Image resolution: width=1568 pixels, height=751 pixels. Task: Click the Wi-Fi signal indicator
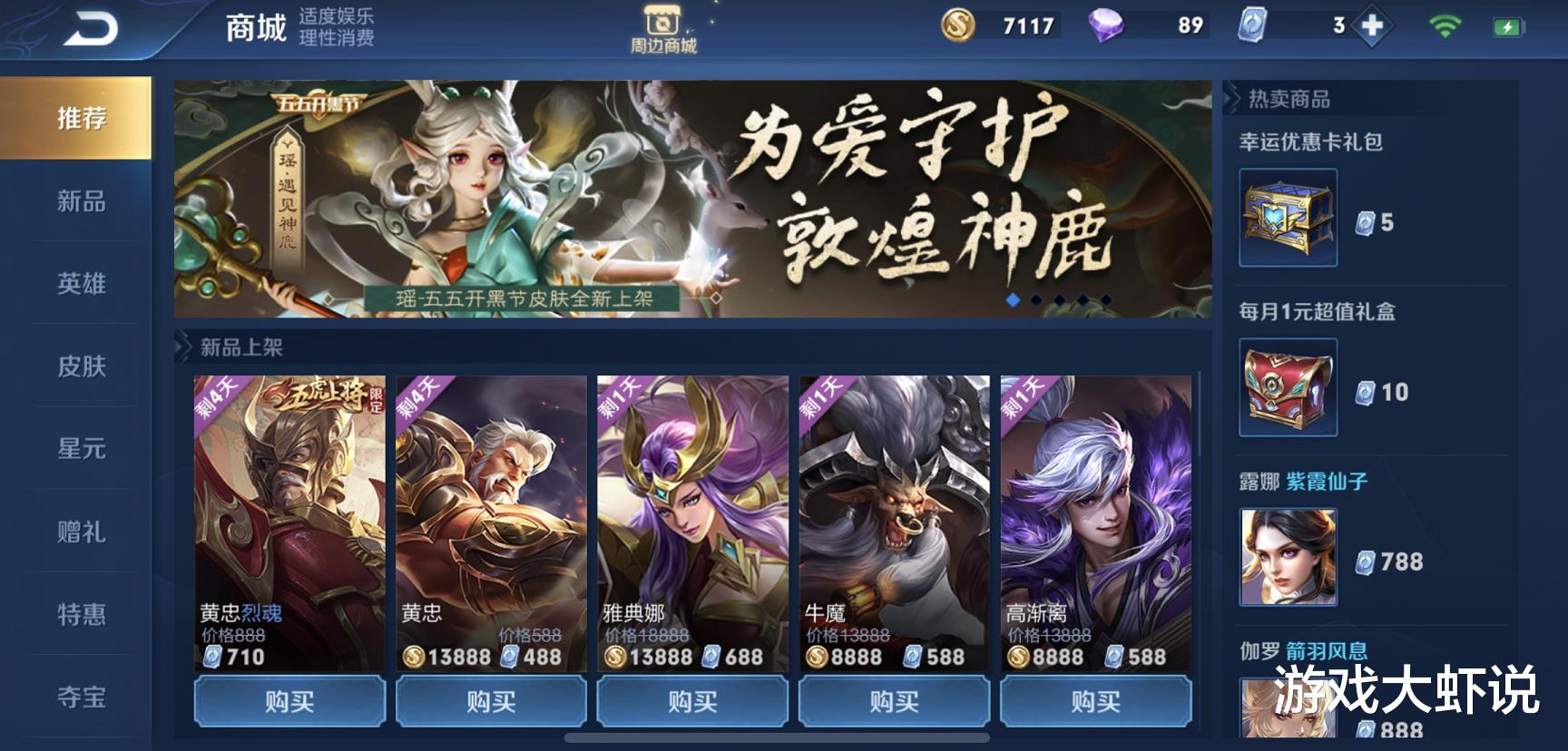1445,26
